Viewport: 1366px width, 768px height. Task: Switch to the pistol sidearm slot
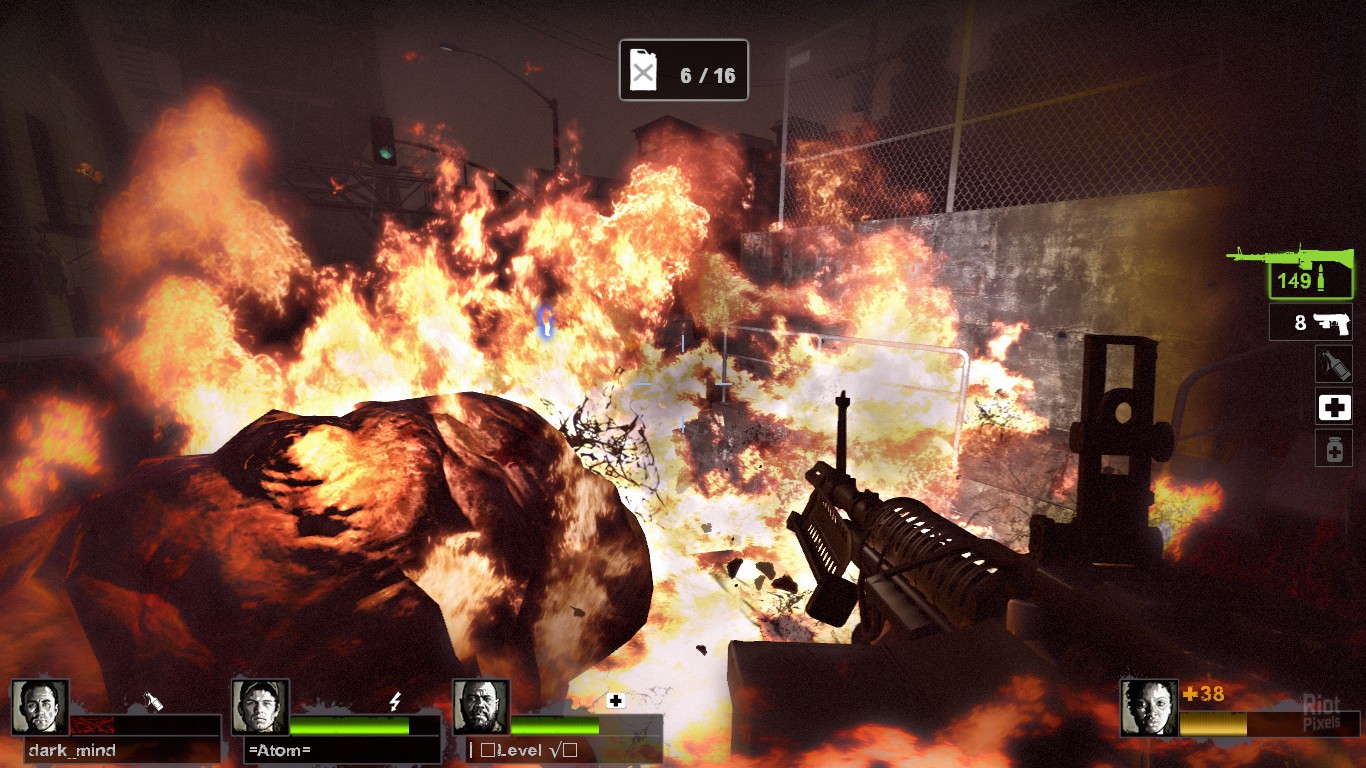[1310, 322]
